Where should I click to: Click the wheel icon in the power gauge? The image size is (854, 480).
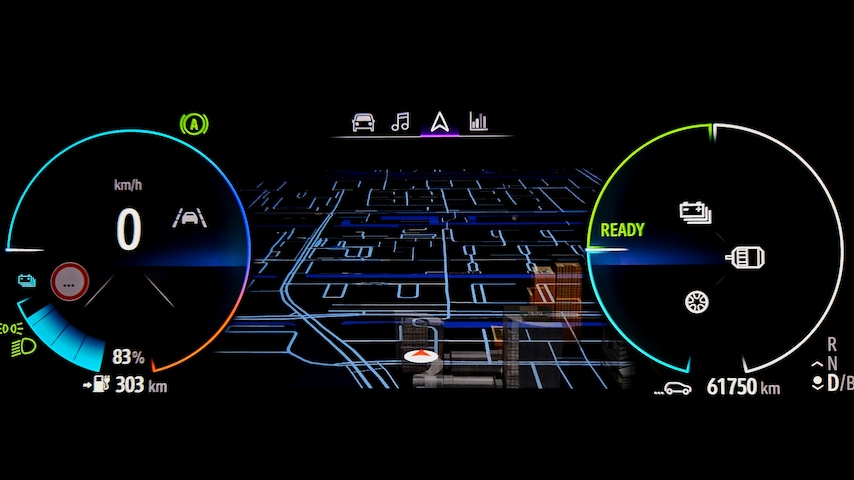tap(697, 301)
